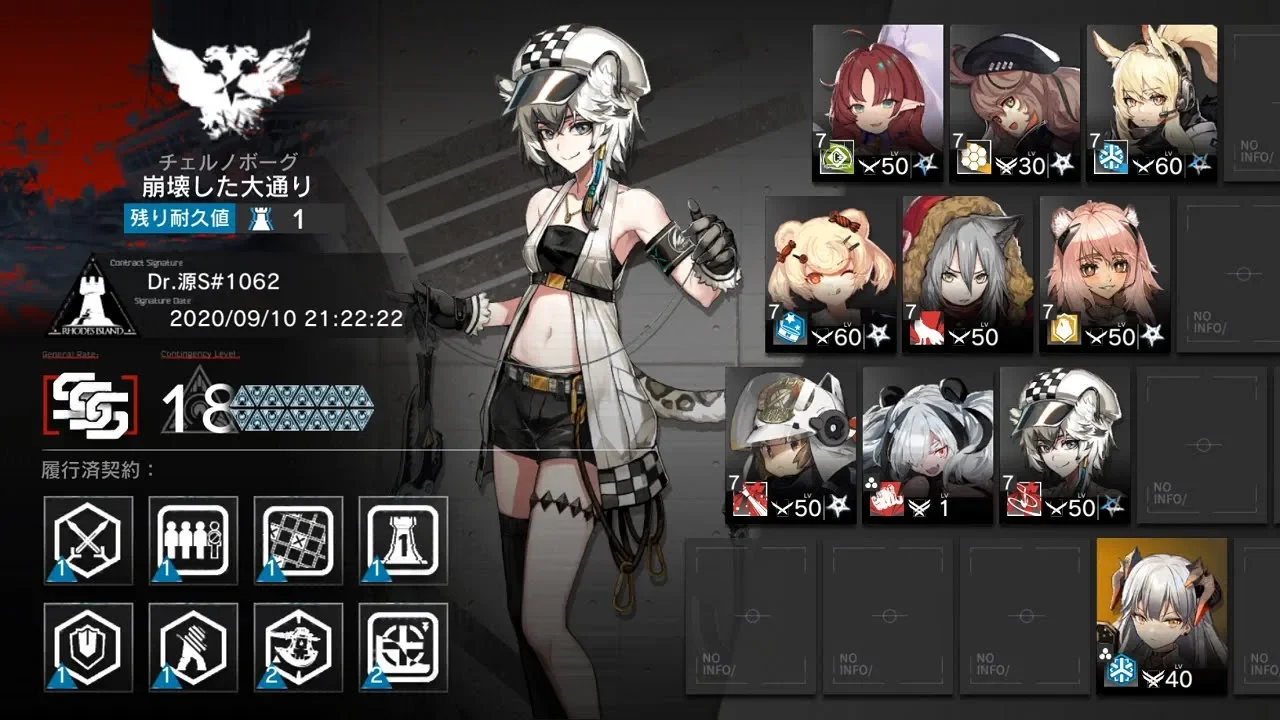Select the shield hexagon contract icon
Viewport: 1280px width, 720px height.
[88, 647]
